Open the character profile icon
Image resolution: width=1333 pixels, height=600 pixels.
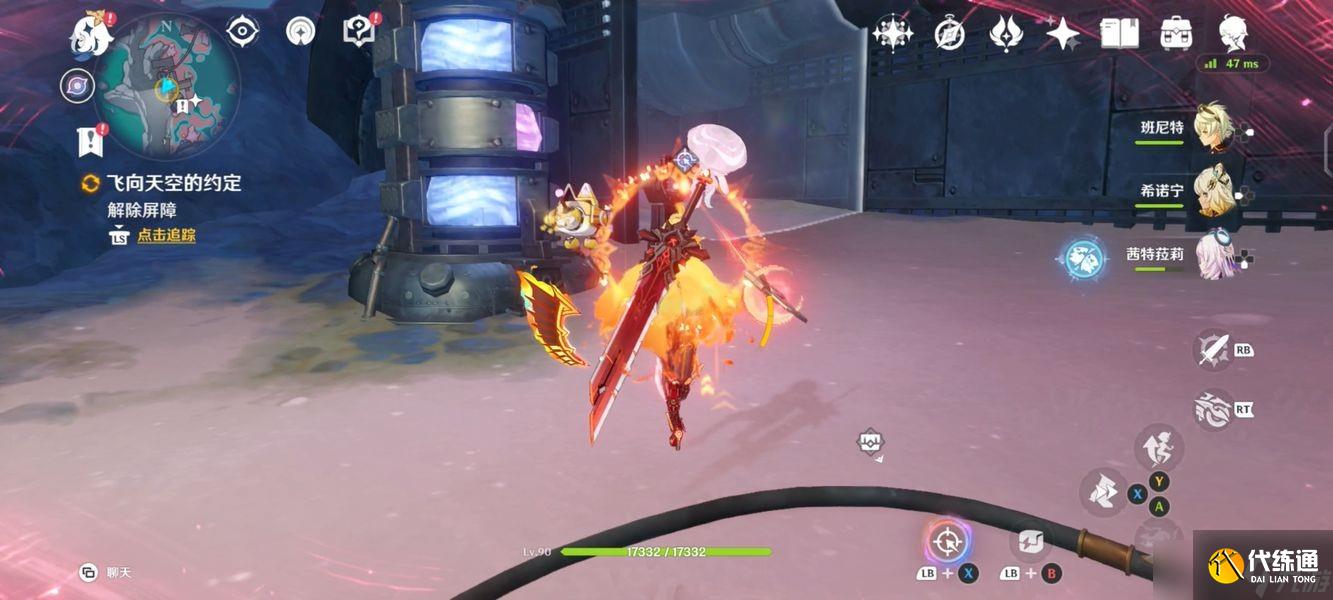click(1233, 33)
